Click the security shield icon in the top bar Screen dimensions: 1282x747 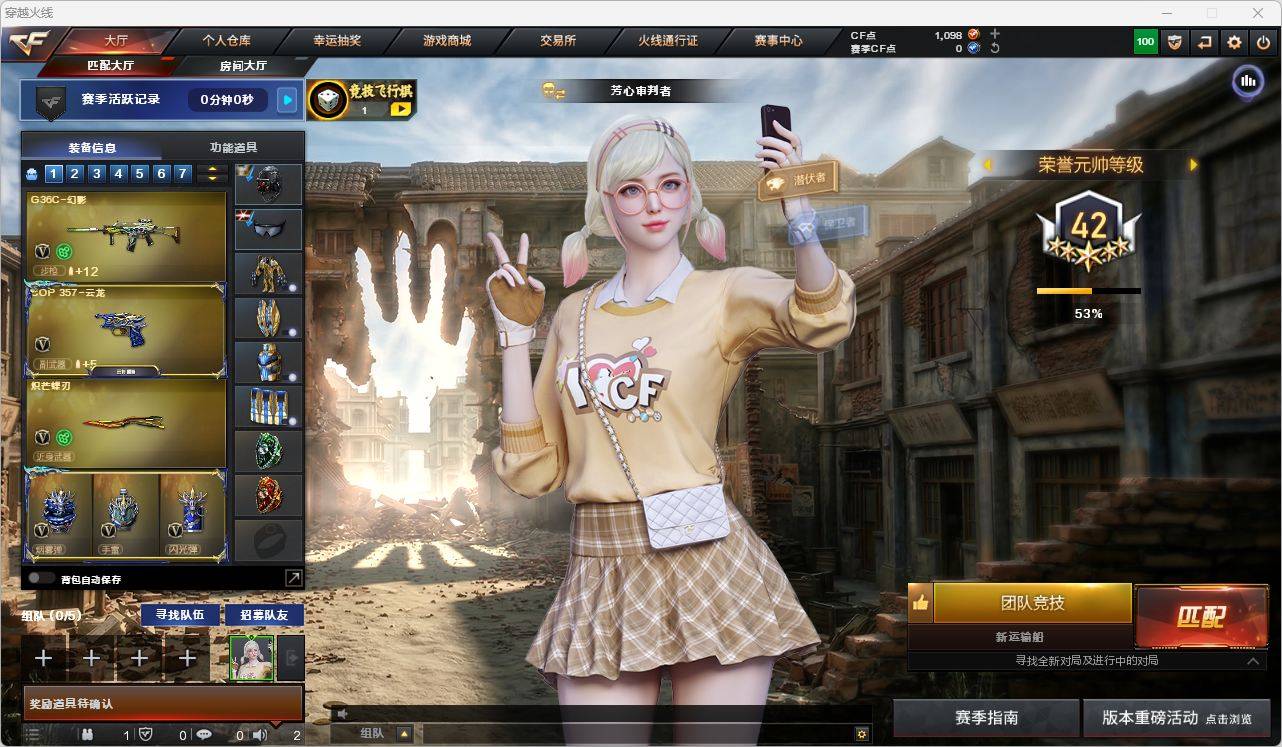pyautogui.click(x=1174, y=42)
